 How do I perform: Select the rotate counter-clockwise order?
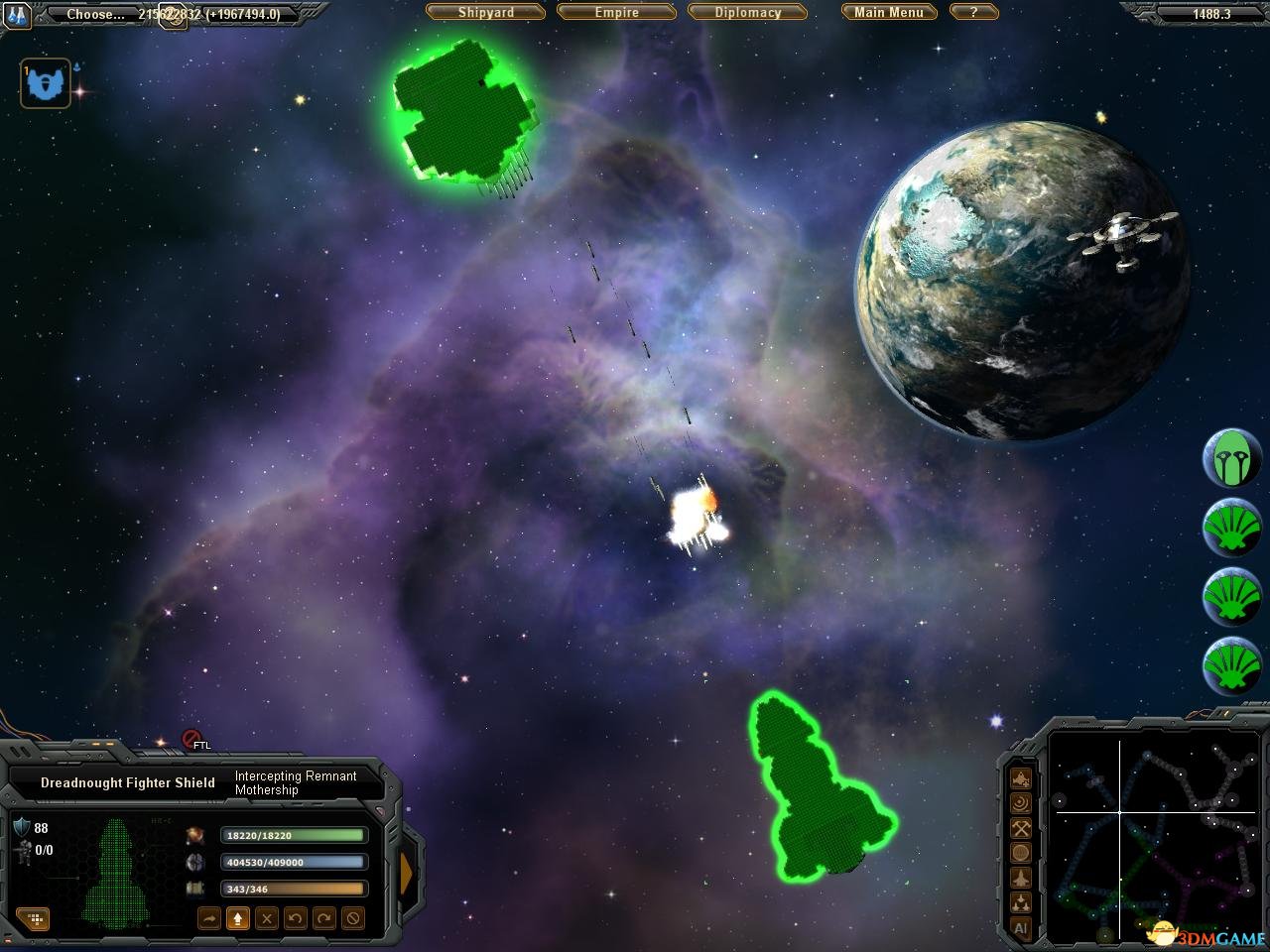pos(295,919)
